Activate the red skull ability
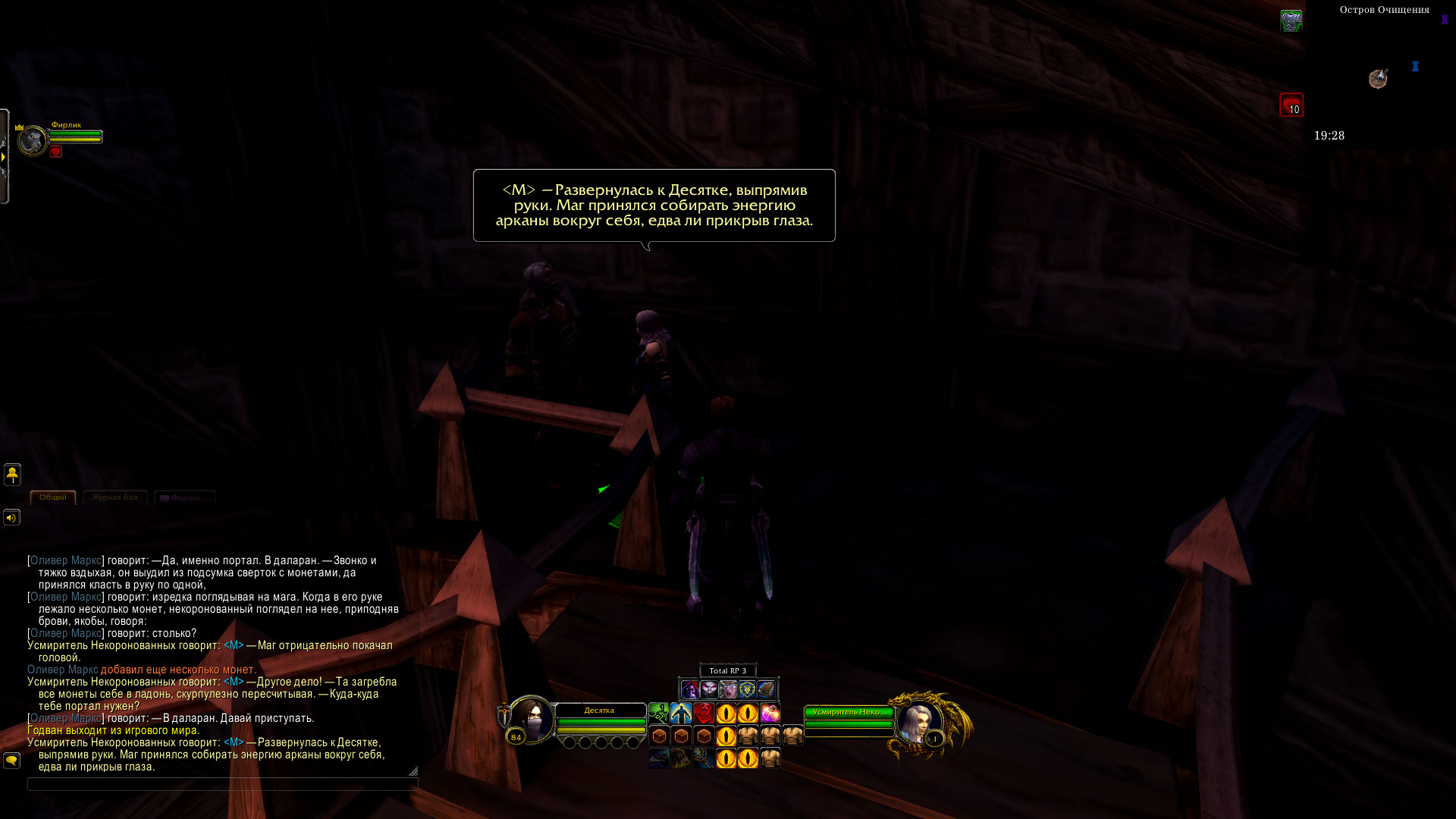Viewport: 1456px width, 819px height. click(704, 714)
